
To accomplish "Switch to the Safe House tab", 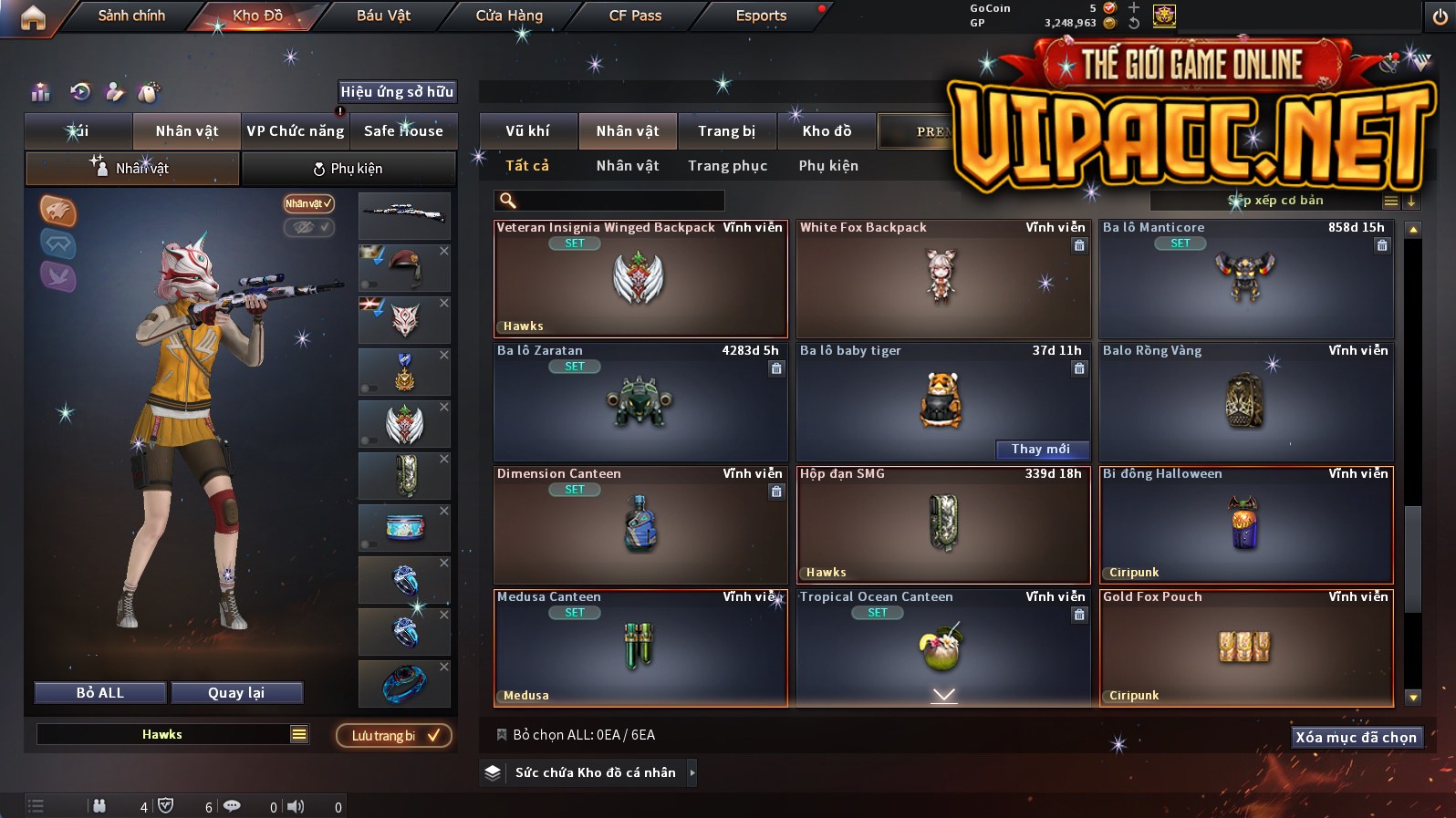I will tap(403, 131).
